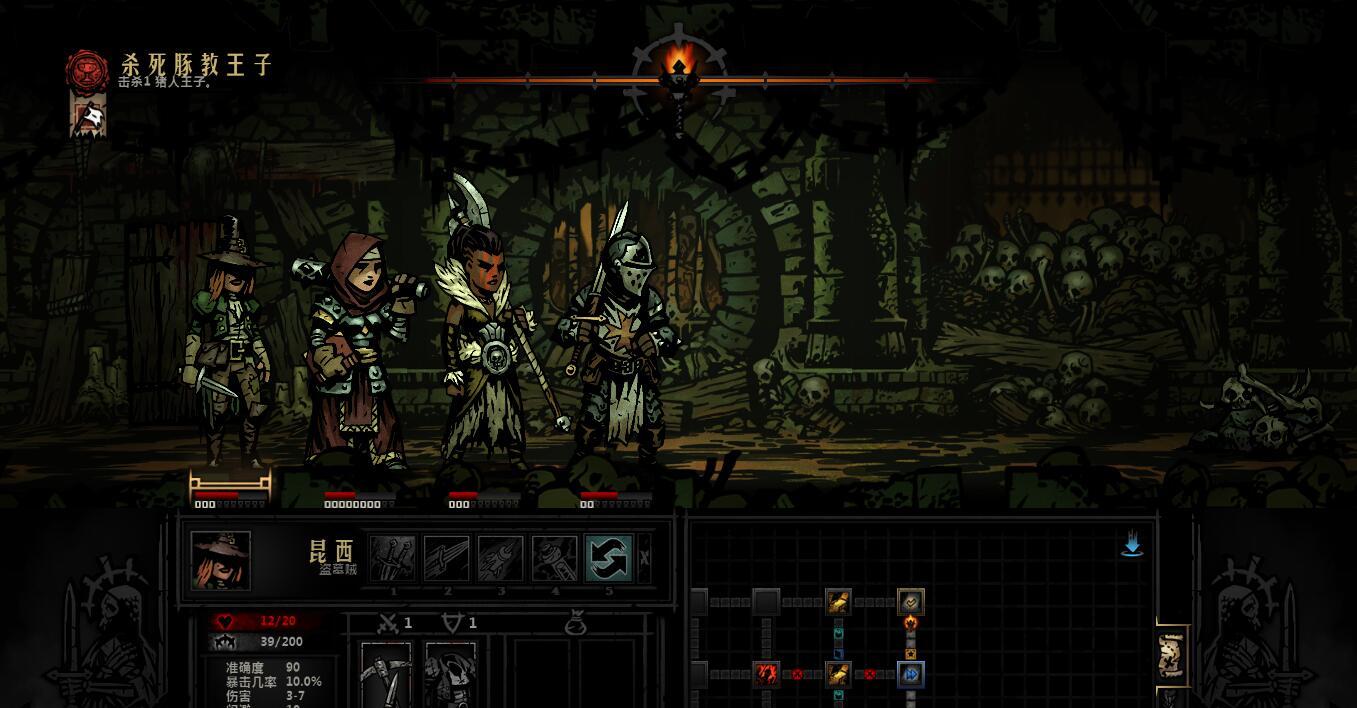Open the red quest seal objective
1357x708 pixels.
pyautogui.click(x=87, y=71)
